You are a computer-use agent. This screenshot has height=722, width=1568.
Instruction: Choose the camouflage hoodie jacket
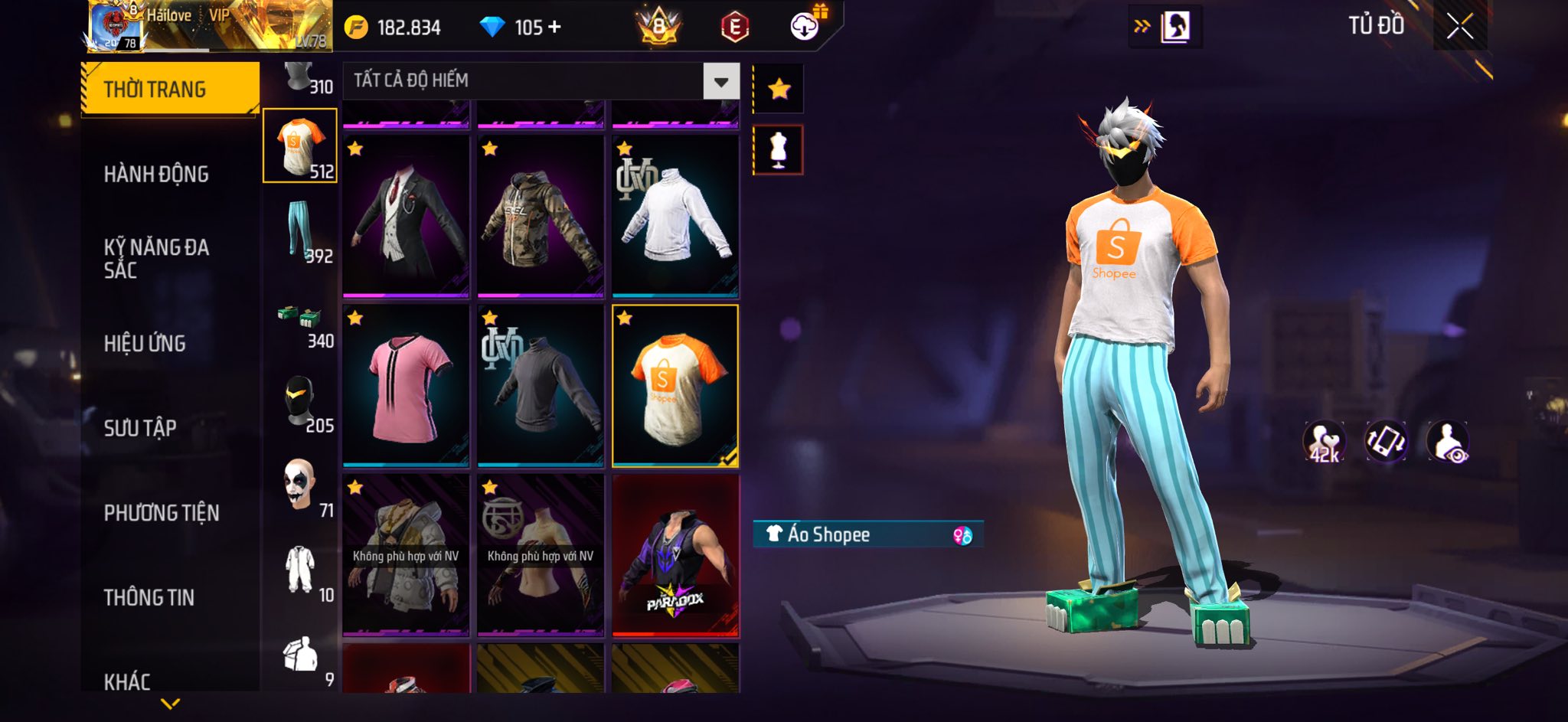point(541,216)
